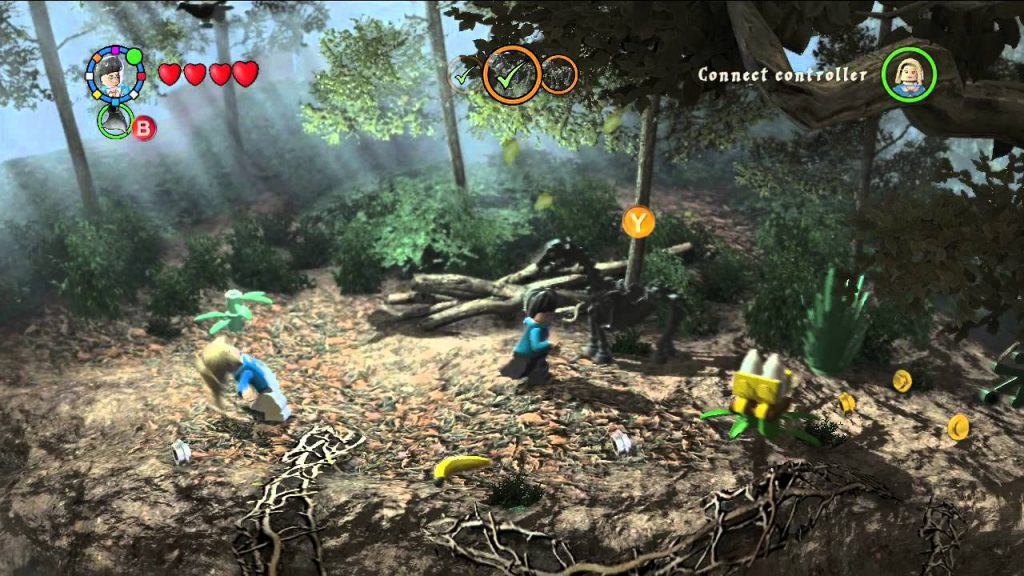Select the small faded checkmark objective circle
Screen dimensions: 1024x576
coord(463,74)
